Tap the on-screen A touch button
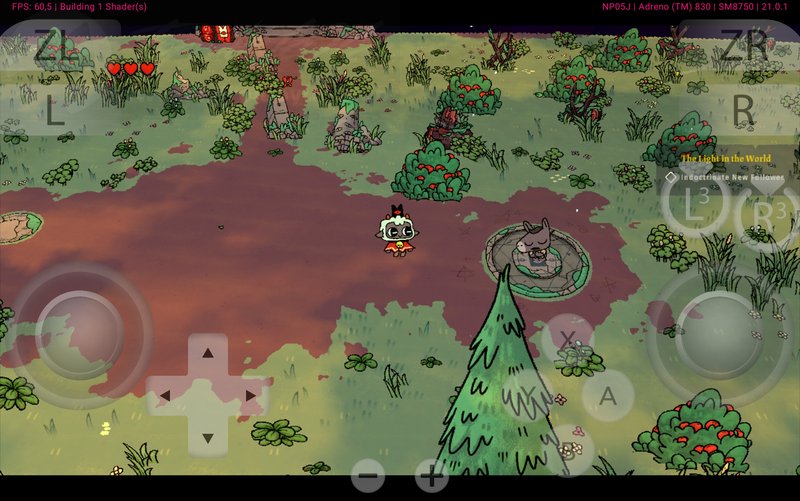800x501 pixels. (607, 396)
